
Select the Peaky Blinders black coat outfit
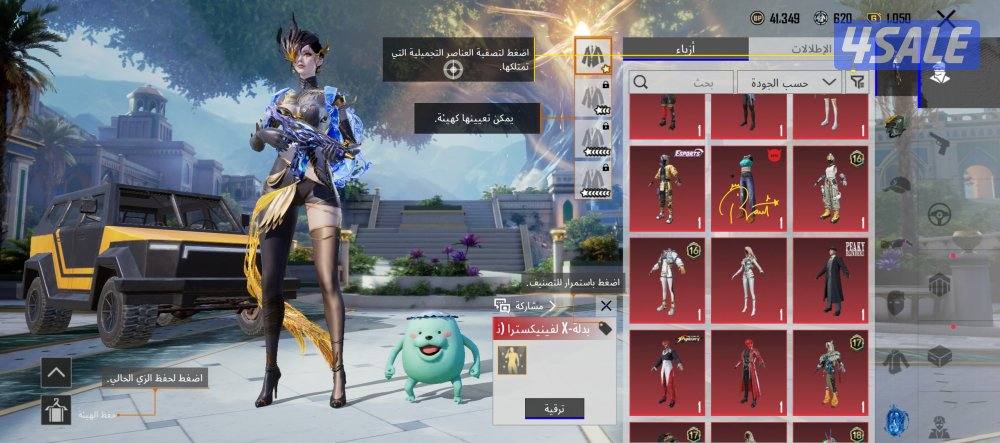(x=832, y=280)
